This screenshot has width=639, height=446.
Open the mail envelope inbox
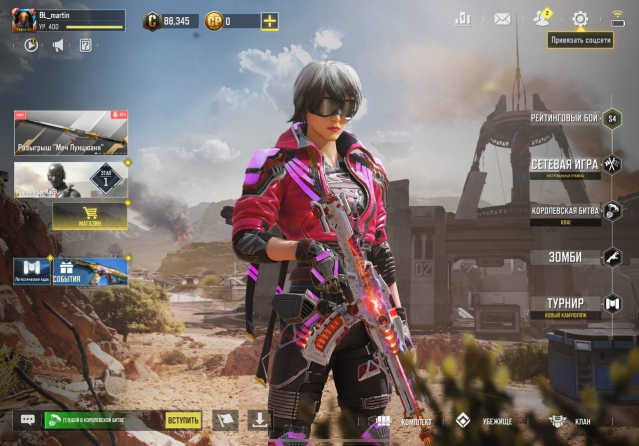(x=502, y=19)
